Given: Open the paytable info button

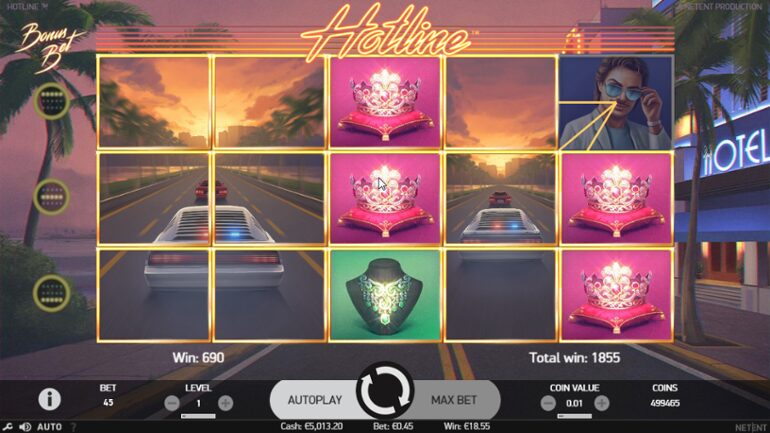Looking at the screenshot, I should pos(49,400).
